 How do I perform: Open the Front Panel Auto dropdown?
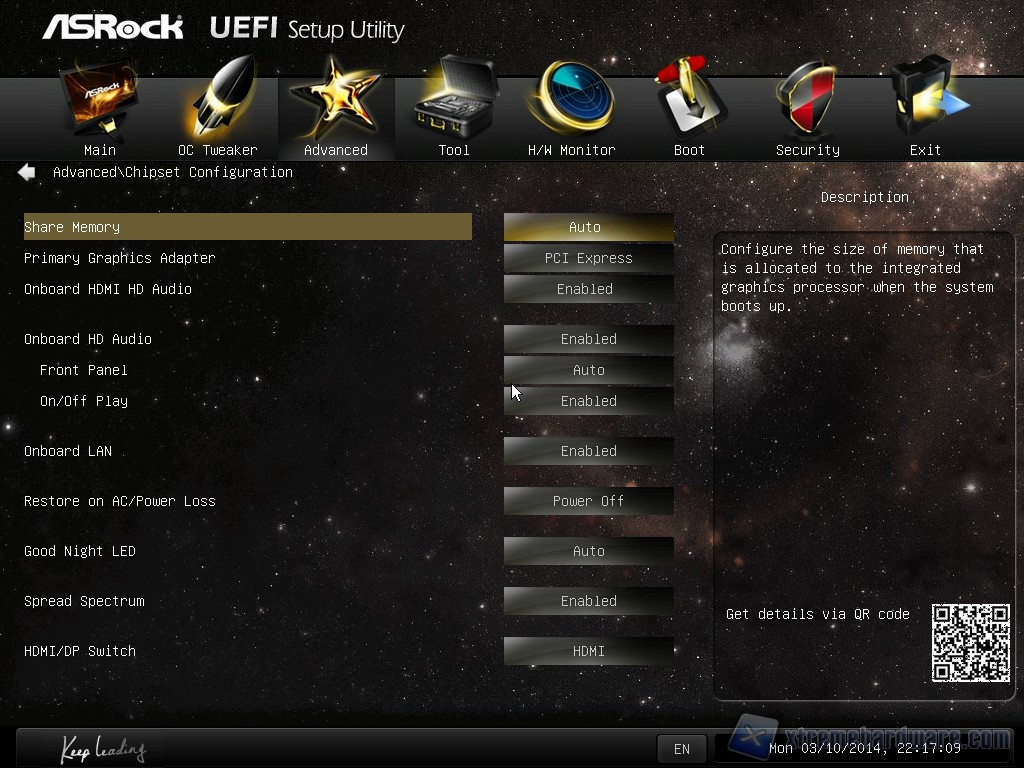588,370
